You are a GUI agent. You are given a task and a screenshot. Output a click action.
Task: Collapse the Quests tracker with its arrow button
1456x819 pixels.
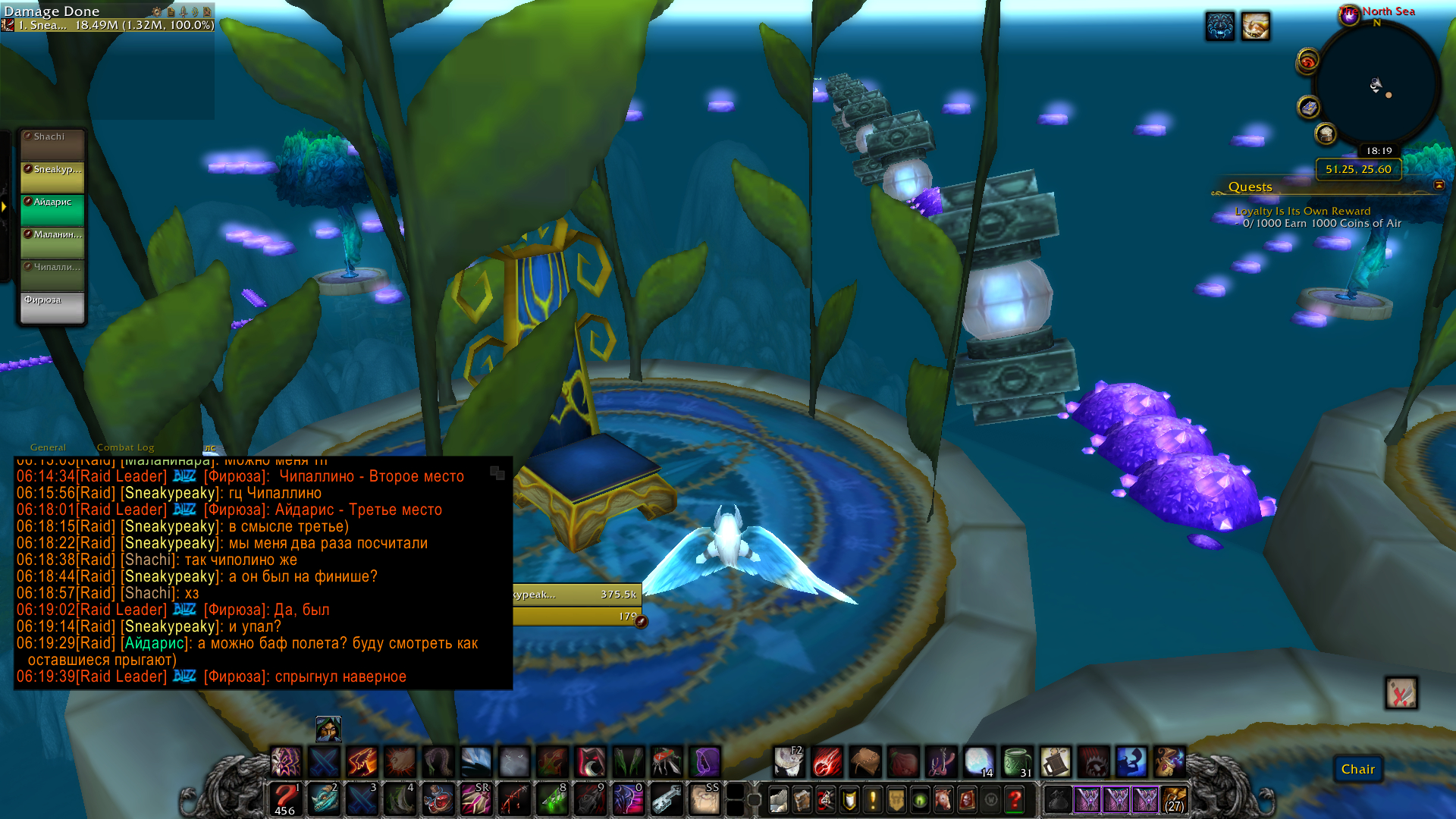[x=1439, y=186]
